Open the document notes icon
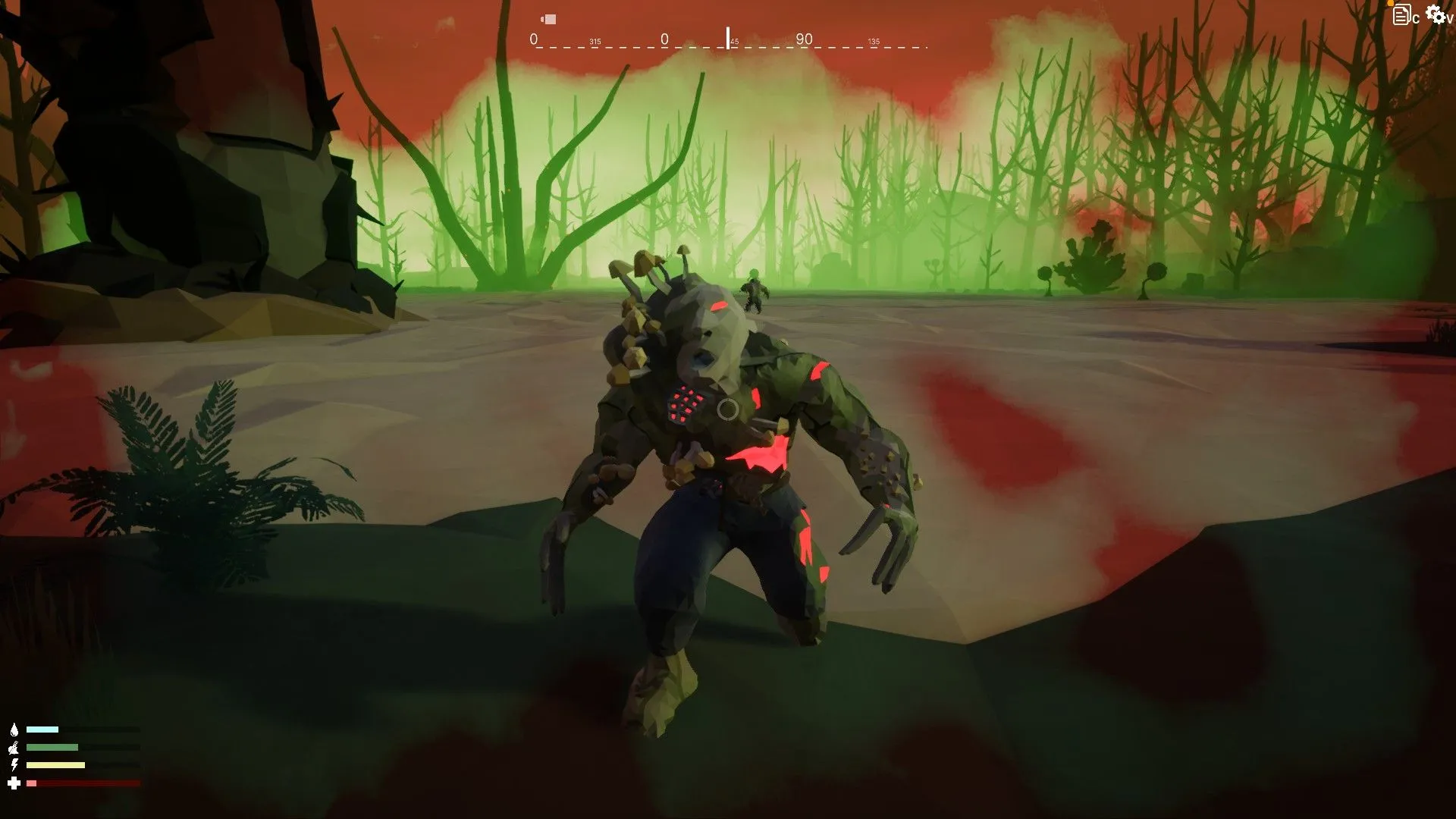Image resolution: width=1456 pixels, height=819 pixels. [1401, 15]
